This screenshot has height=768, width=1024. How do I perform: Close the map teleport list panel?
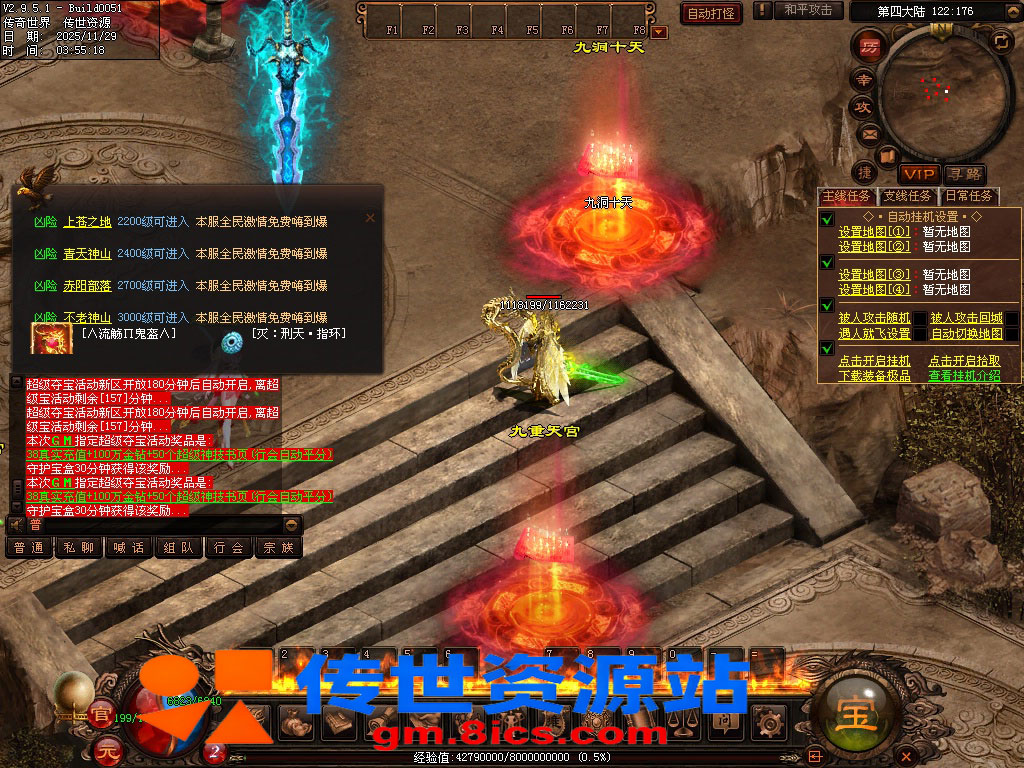[x=370, y=217]
